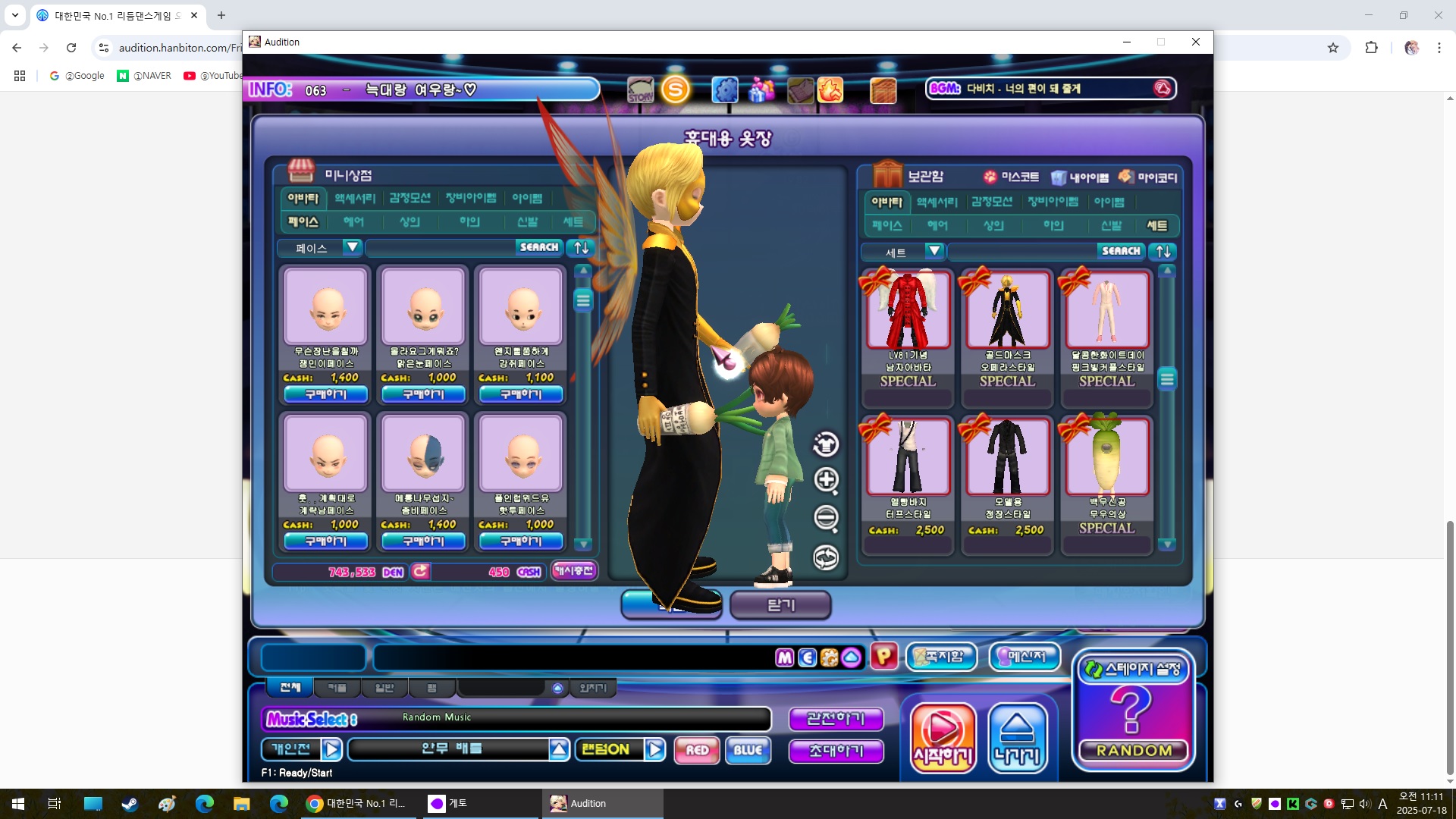Start the game with 시작하기
This screenshot has height=819, width=1456.
[x=943, y=737]
